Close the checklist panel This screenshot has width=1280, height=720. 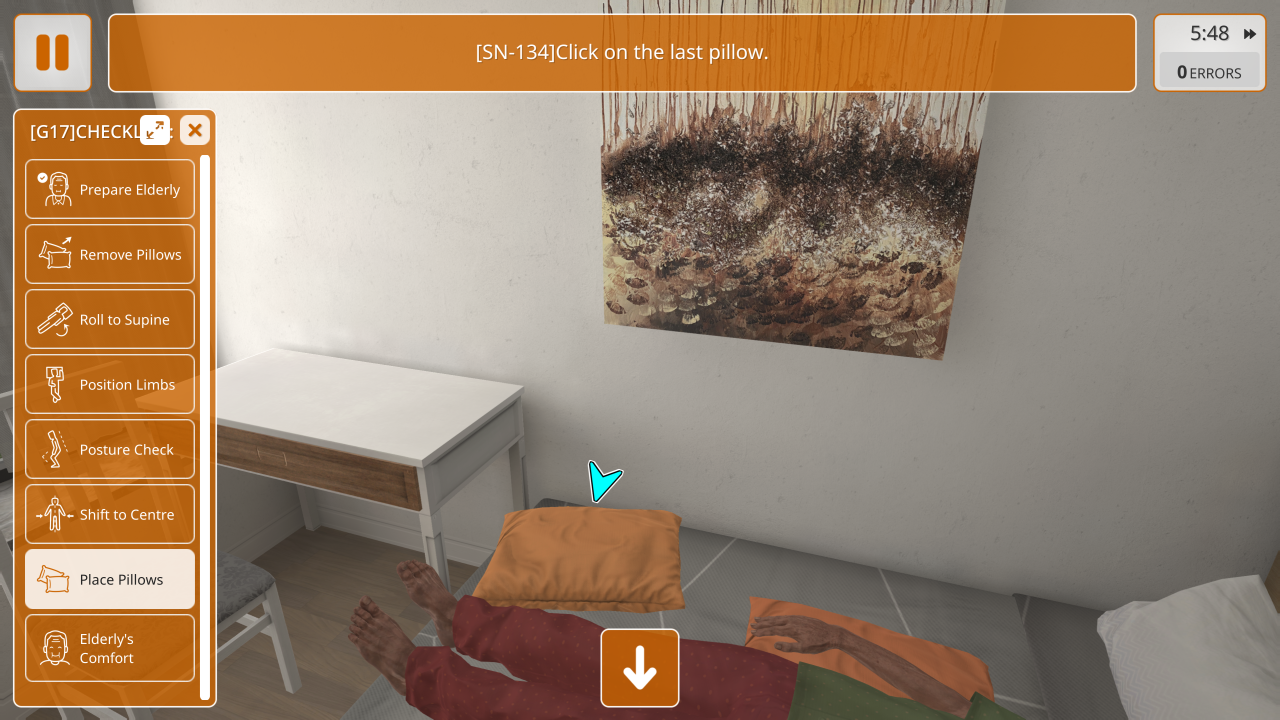click(x=195, y=130)
